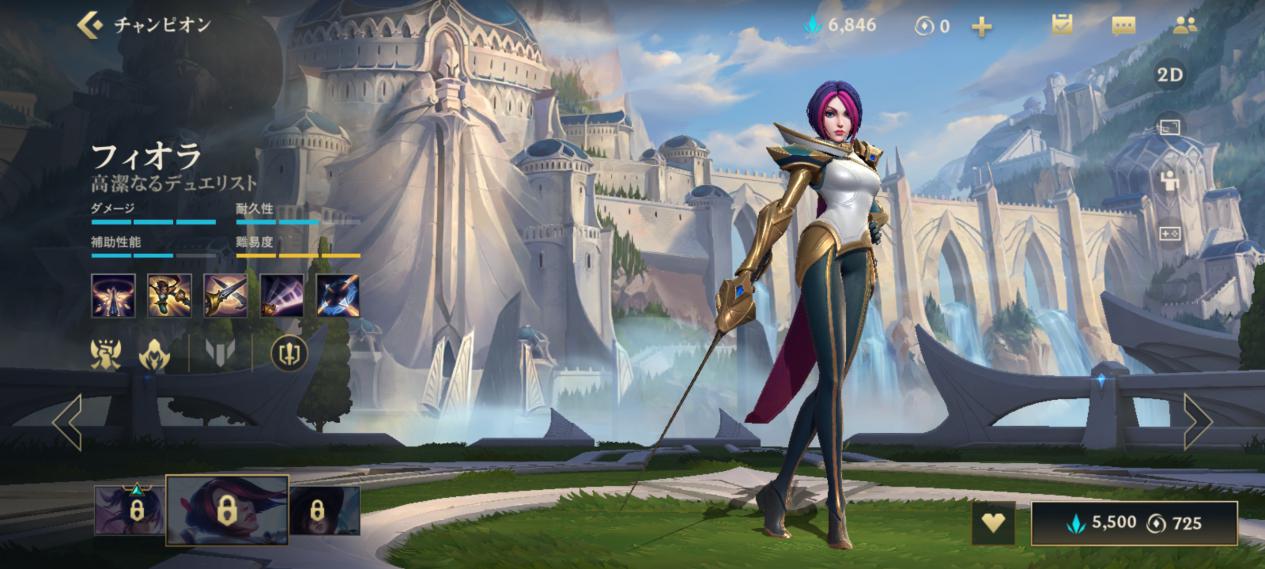Select the circled sword recommended build icon

pyautogui.click(x=289, y=352)
